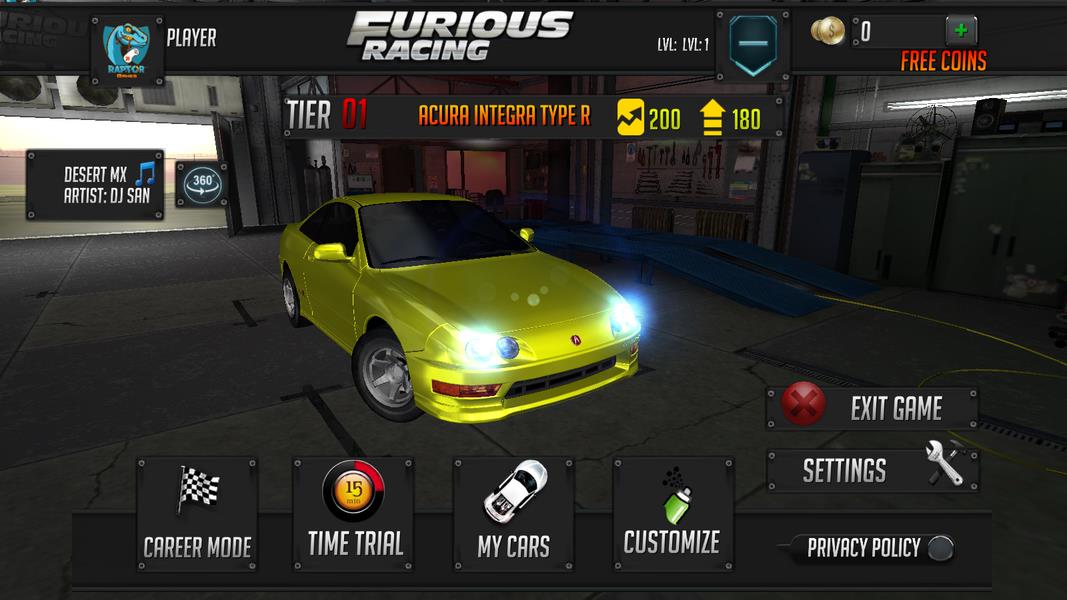Activate the 360 degree car view
This screenshot has height=600, width=1067.
click(202, 184)
